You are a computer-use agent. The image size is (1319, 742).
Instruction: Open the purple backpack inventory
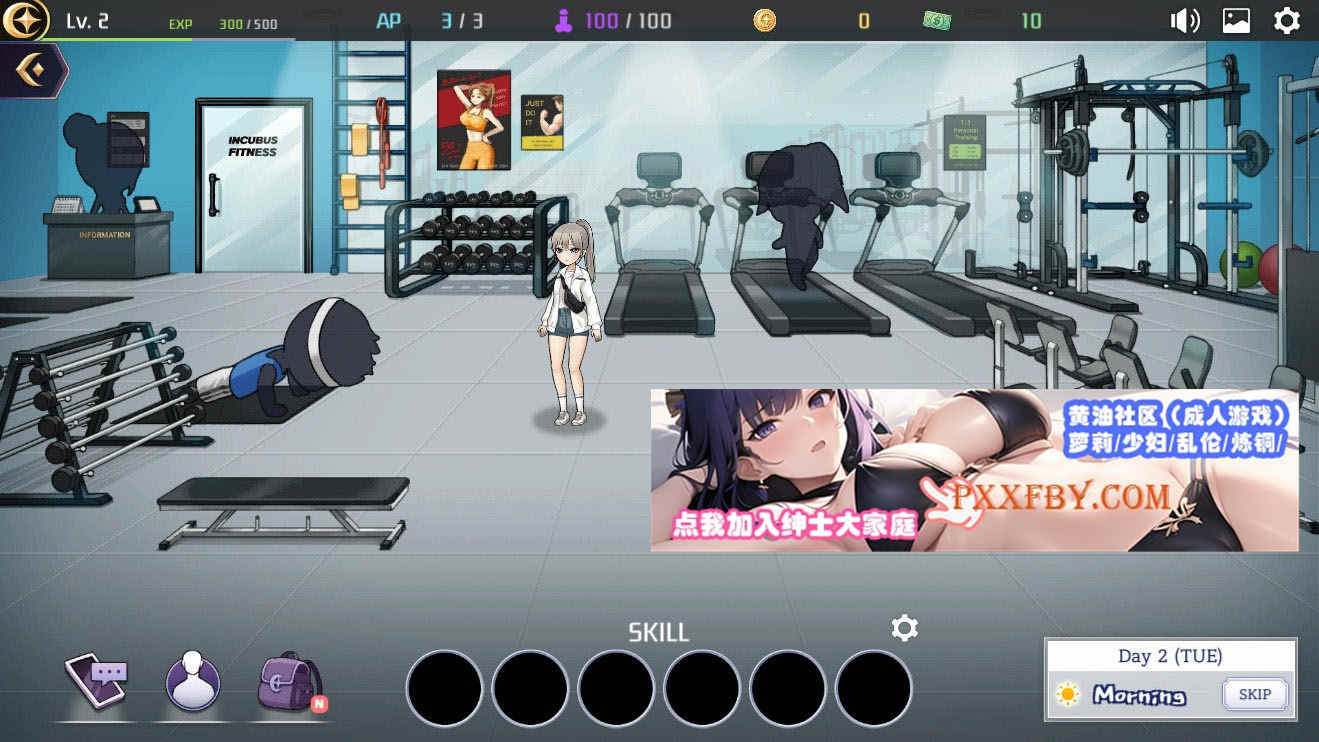pos(288,682)
